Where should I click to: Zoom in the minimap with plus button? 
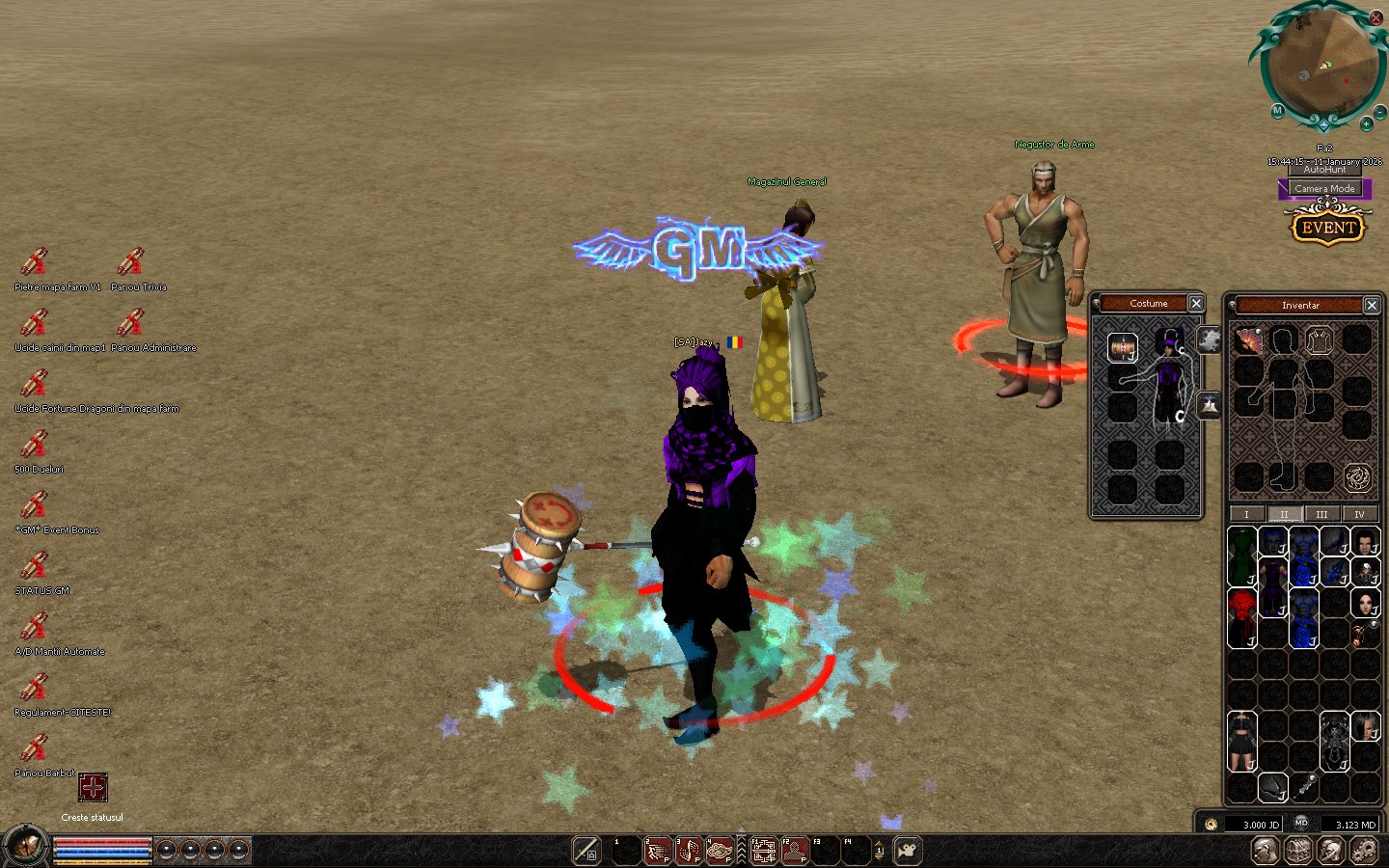[1366, 124]
